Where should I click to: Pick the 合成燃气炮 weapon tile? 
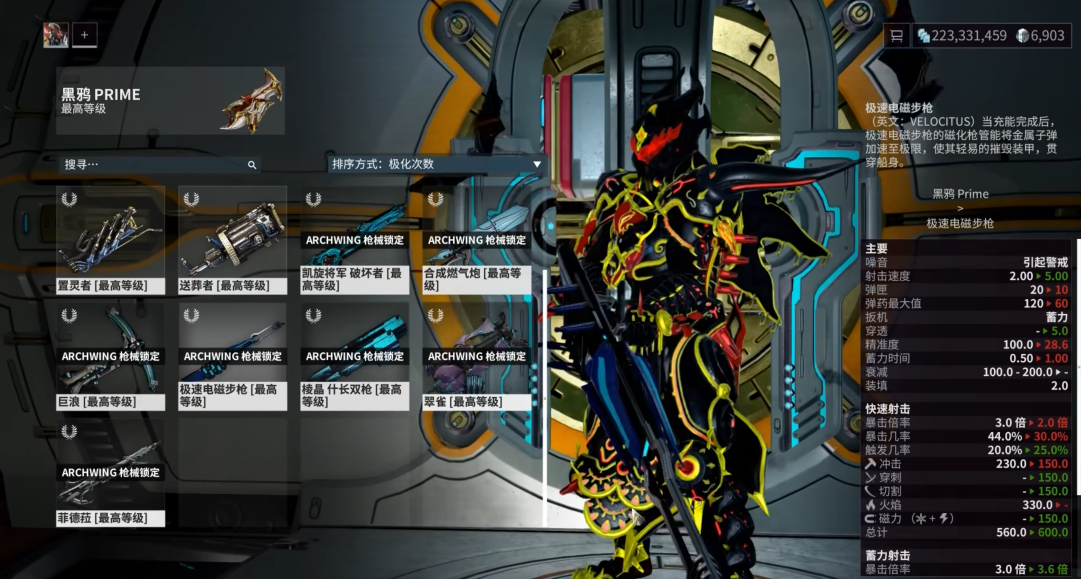[476, 240]
